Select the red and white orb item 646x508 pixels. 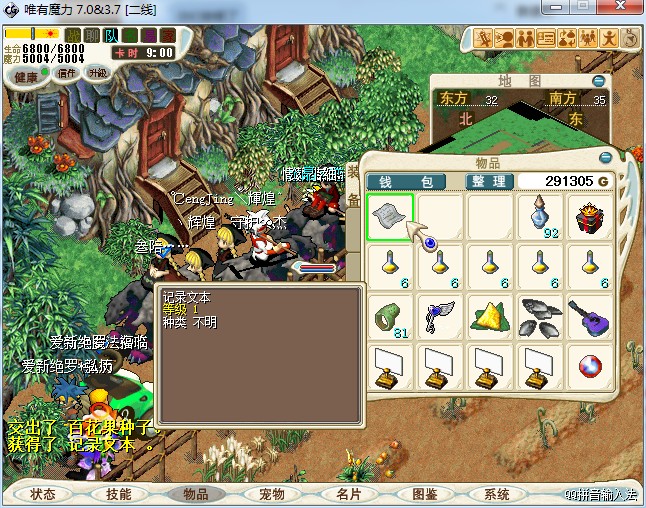point(590,368)
